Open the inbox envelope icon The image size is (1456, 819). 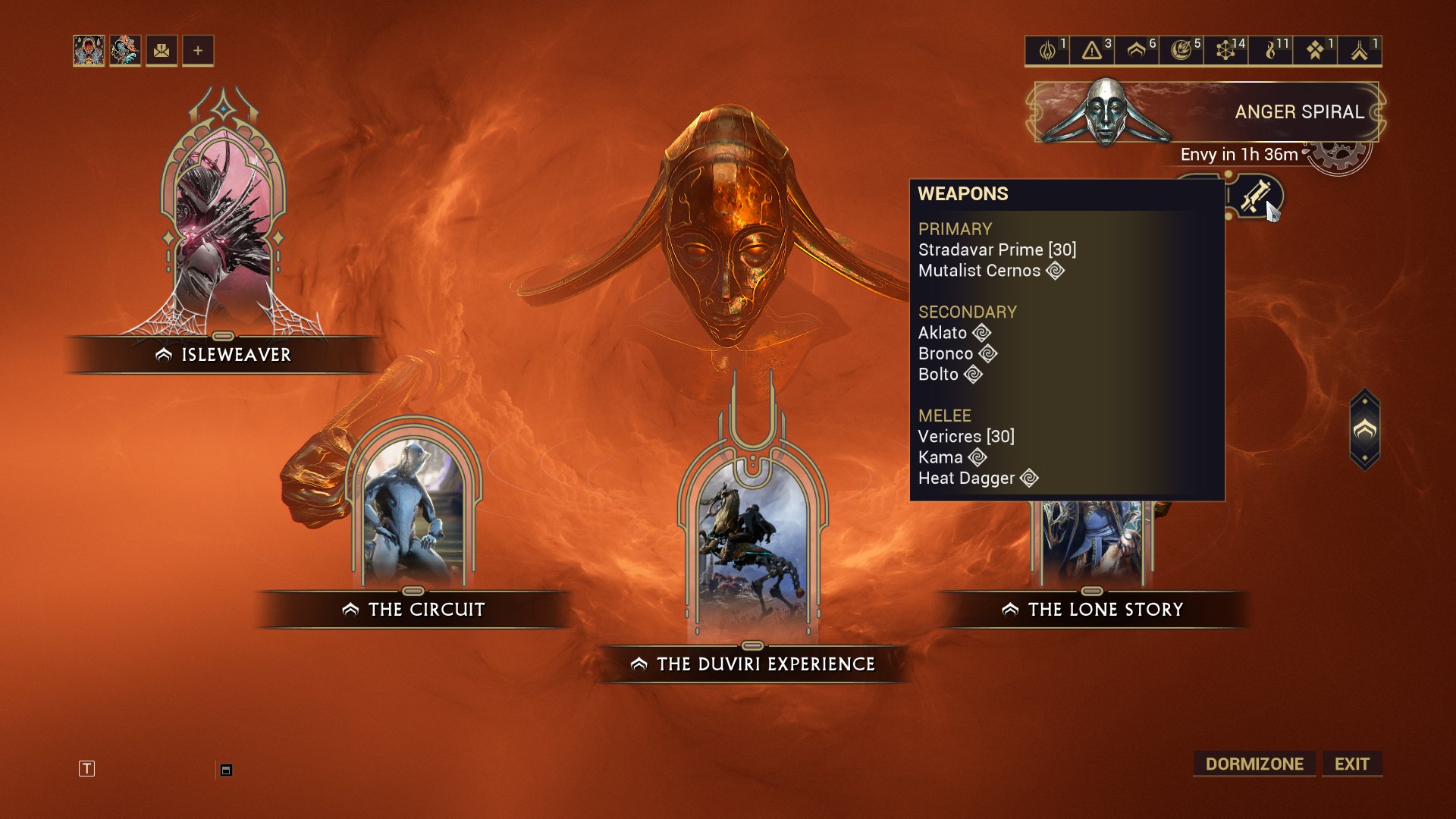pyautogui.click(x=162, y=51)
